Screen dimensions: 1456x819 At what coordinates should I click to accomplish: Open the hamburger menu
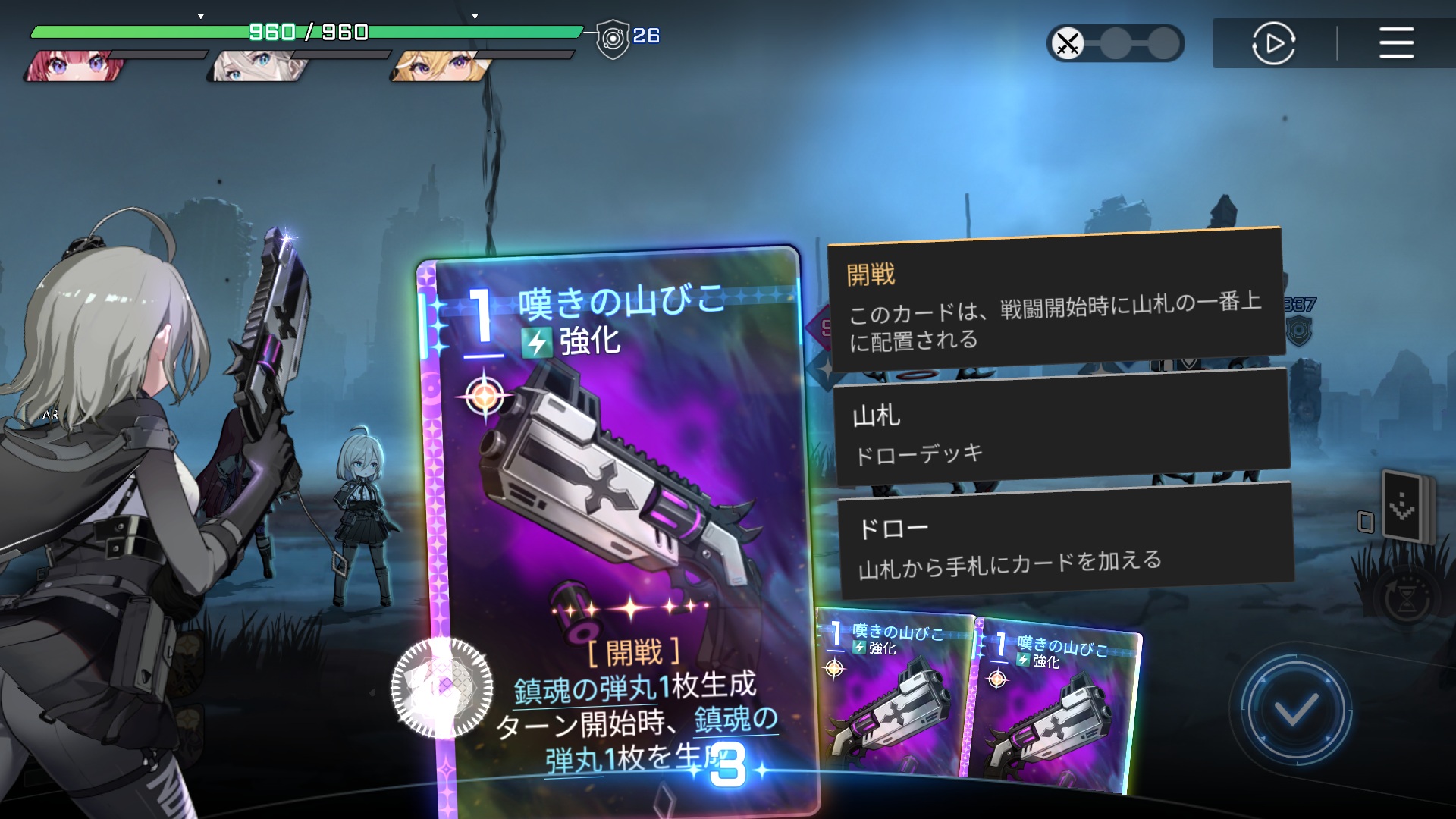click(x=1396, y=42)
